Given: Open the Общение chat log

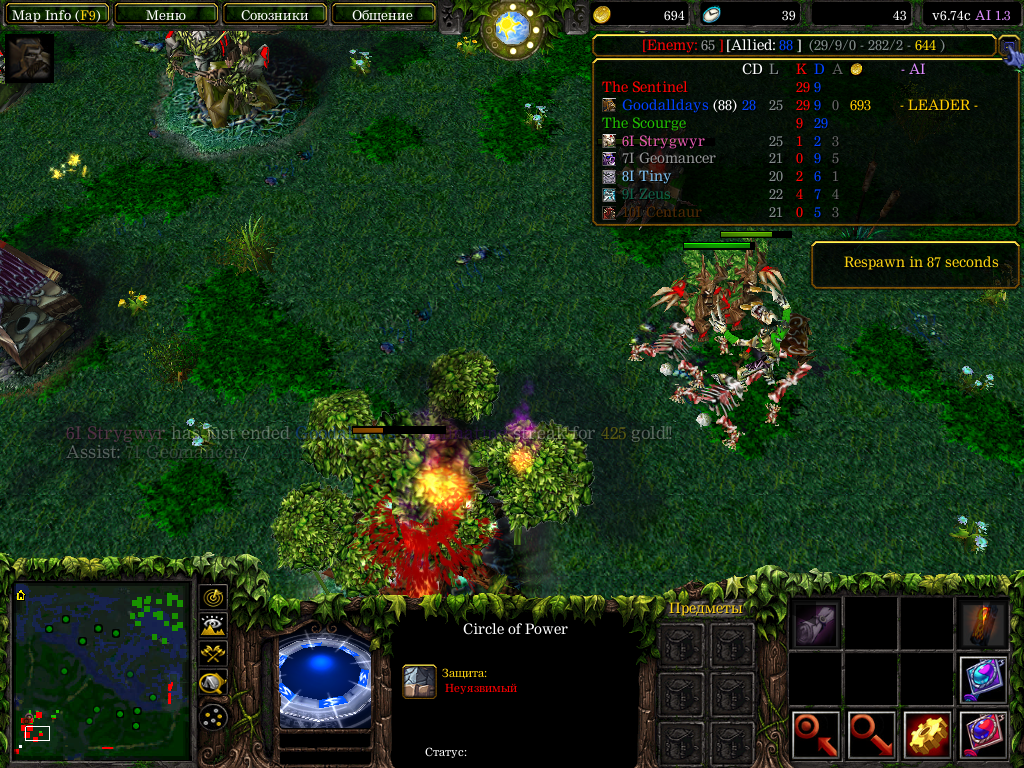Looking at the screenshot, I should coord(382,15).
